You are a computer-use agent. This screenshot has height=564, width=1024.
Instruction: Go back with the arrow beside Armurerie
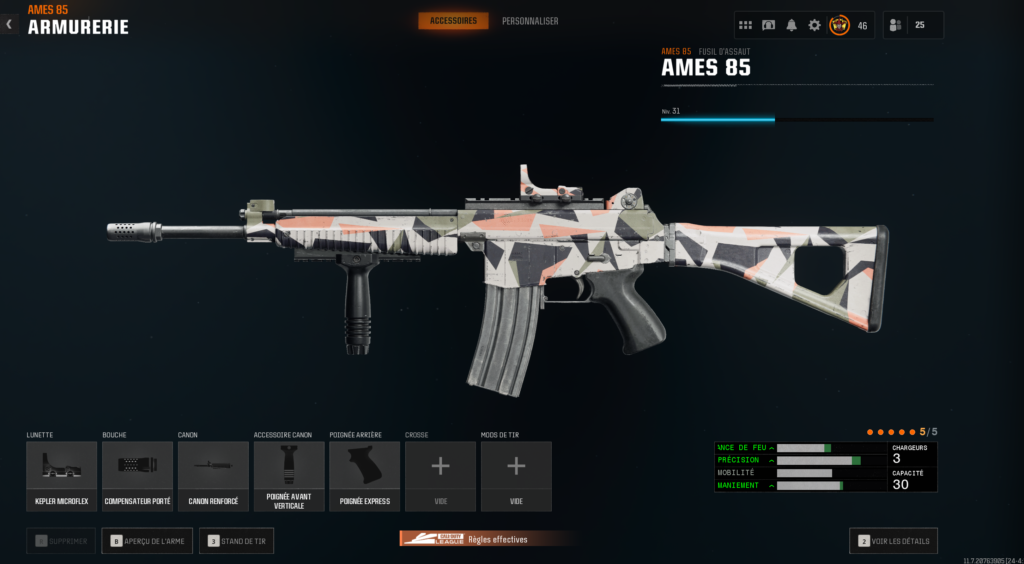pos(9,24)
